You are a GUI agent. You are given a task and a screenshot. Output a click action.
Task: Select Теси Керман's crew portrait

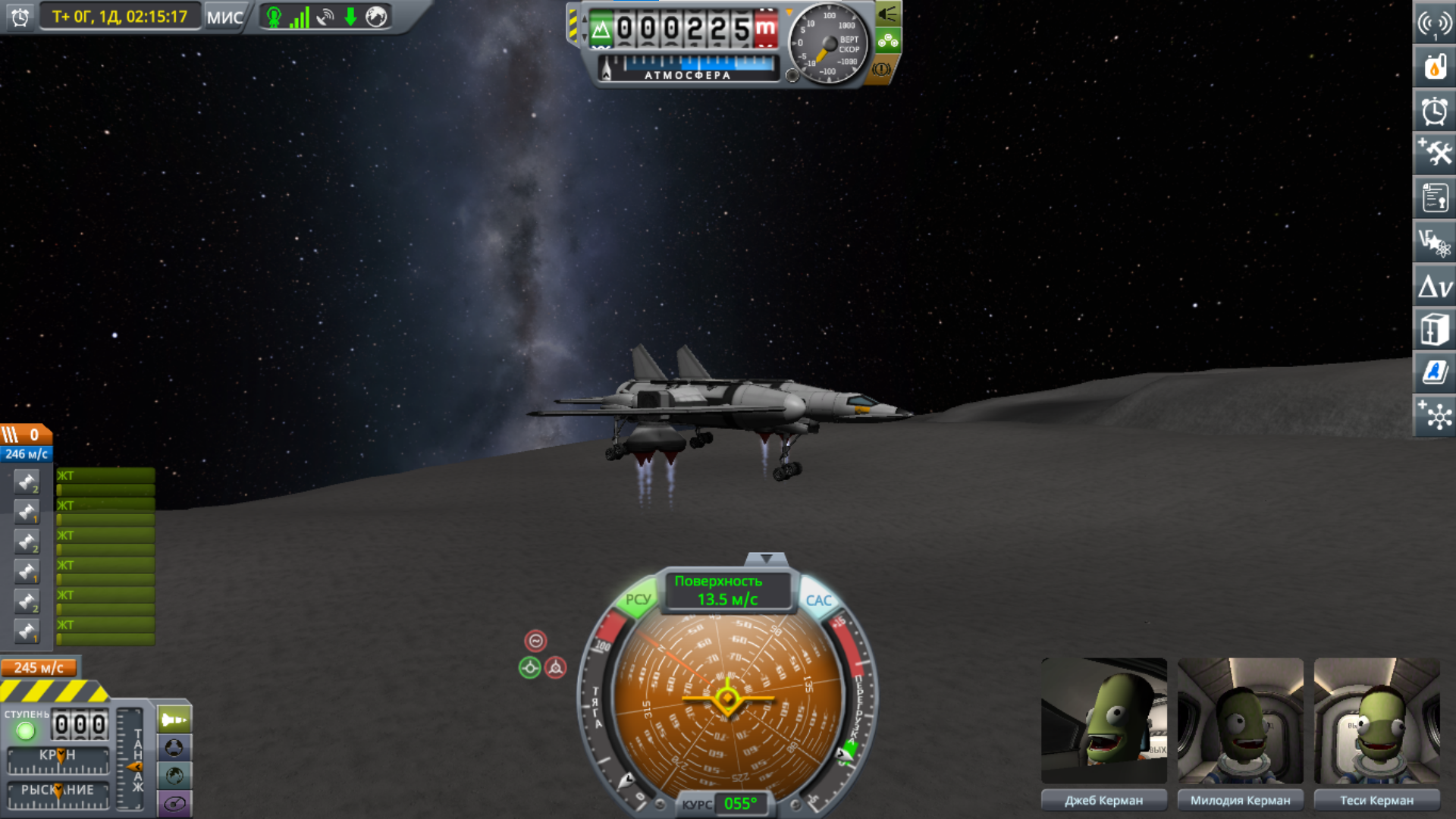pyautogui.click(x=1376, y=720)
